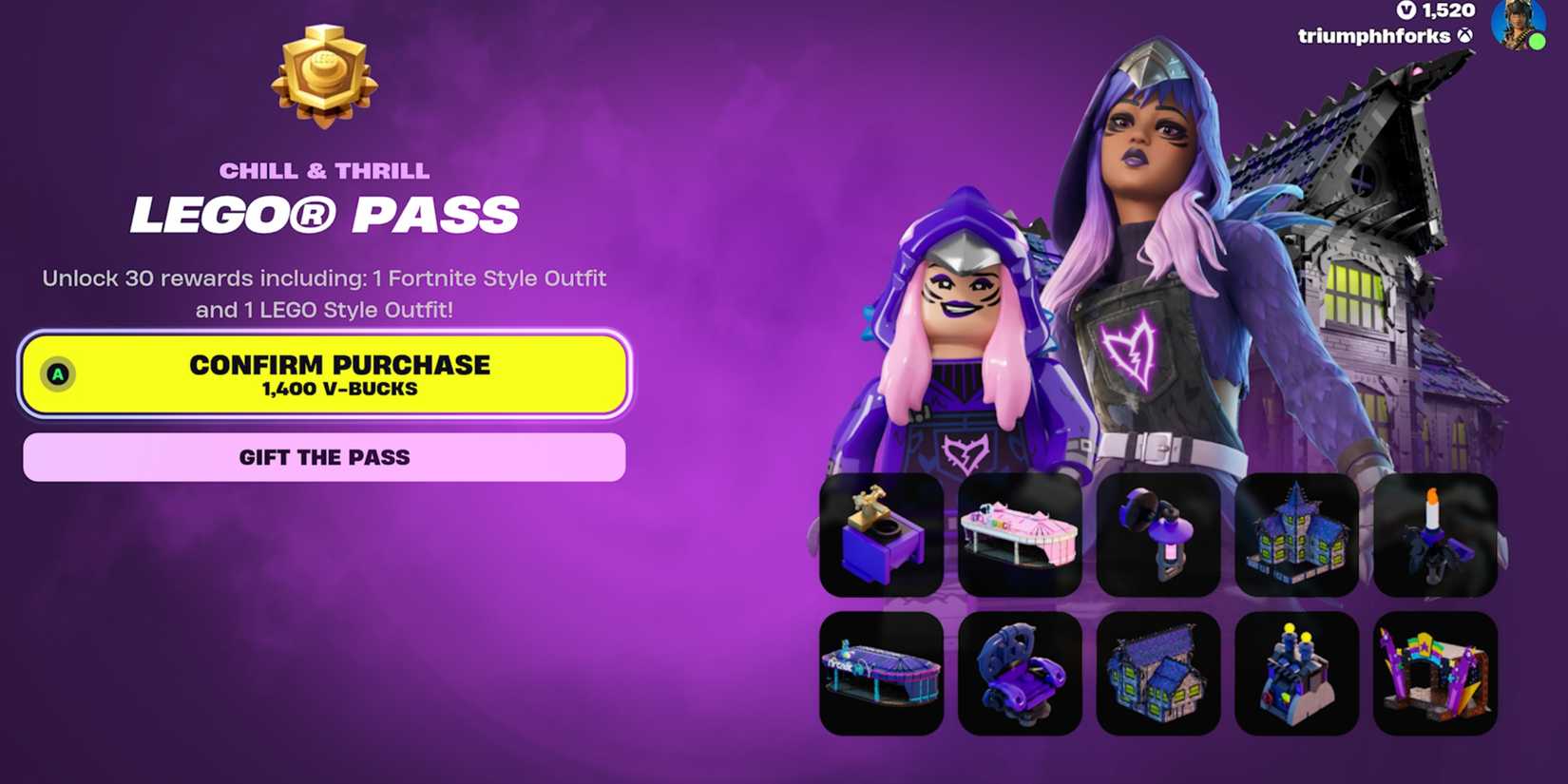The width and height of the screenshot is (1568, 784).
Task: Select the golden record player reward
Action: click(882, 533)
